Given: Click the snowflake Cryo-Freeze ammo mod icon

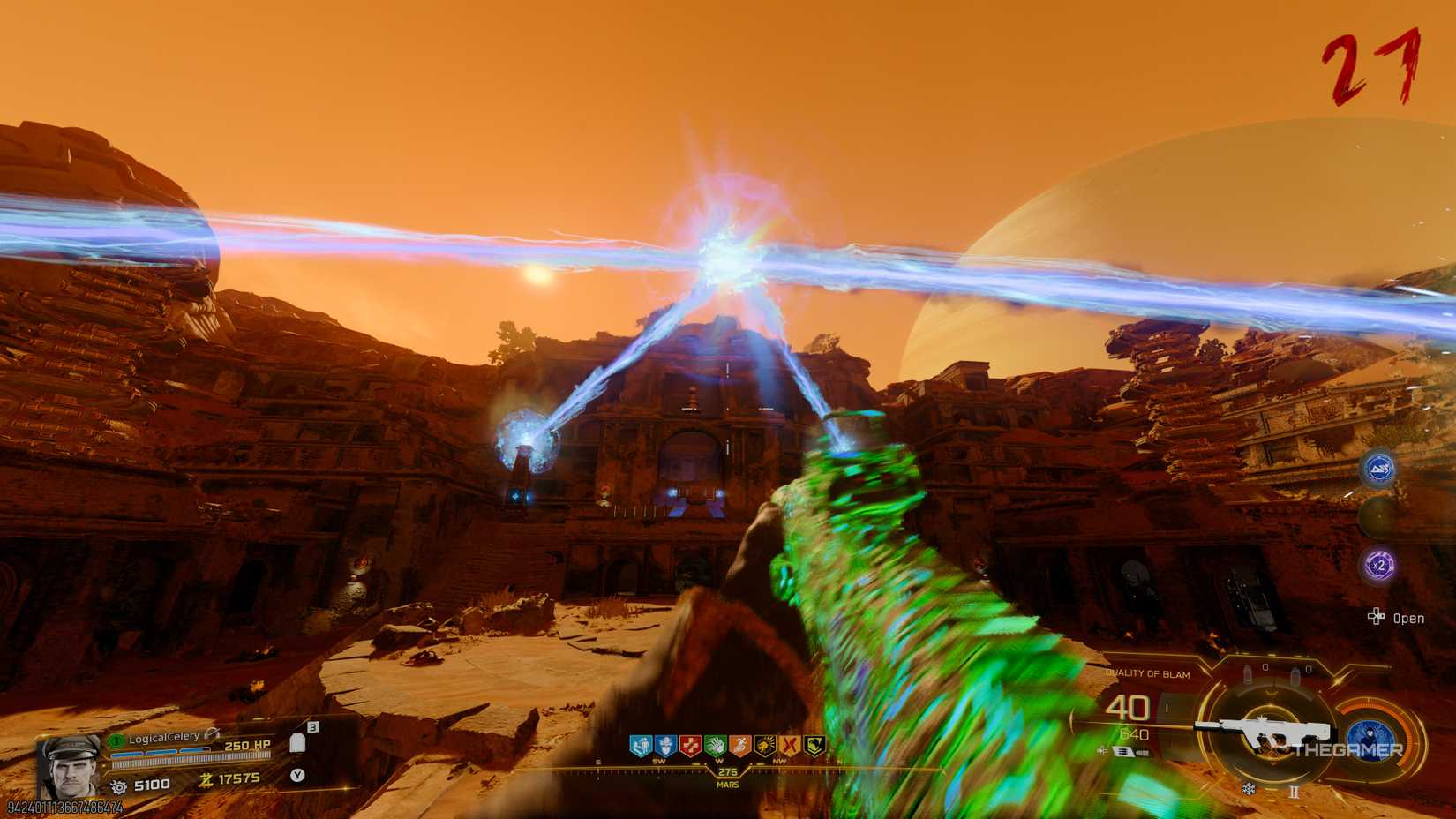Looking at the screenshot, I should pyautogui.click(x=1249, y=789).
